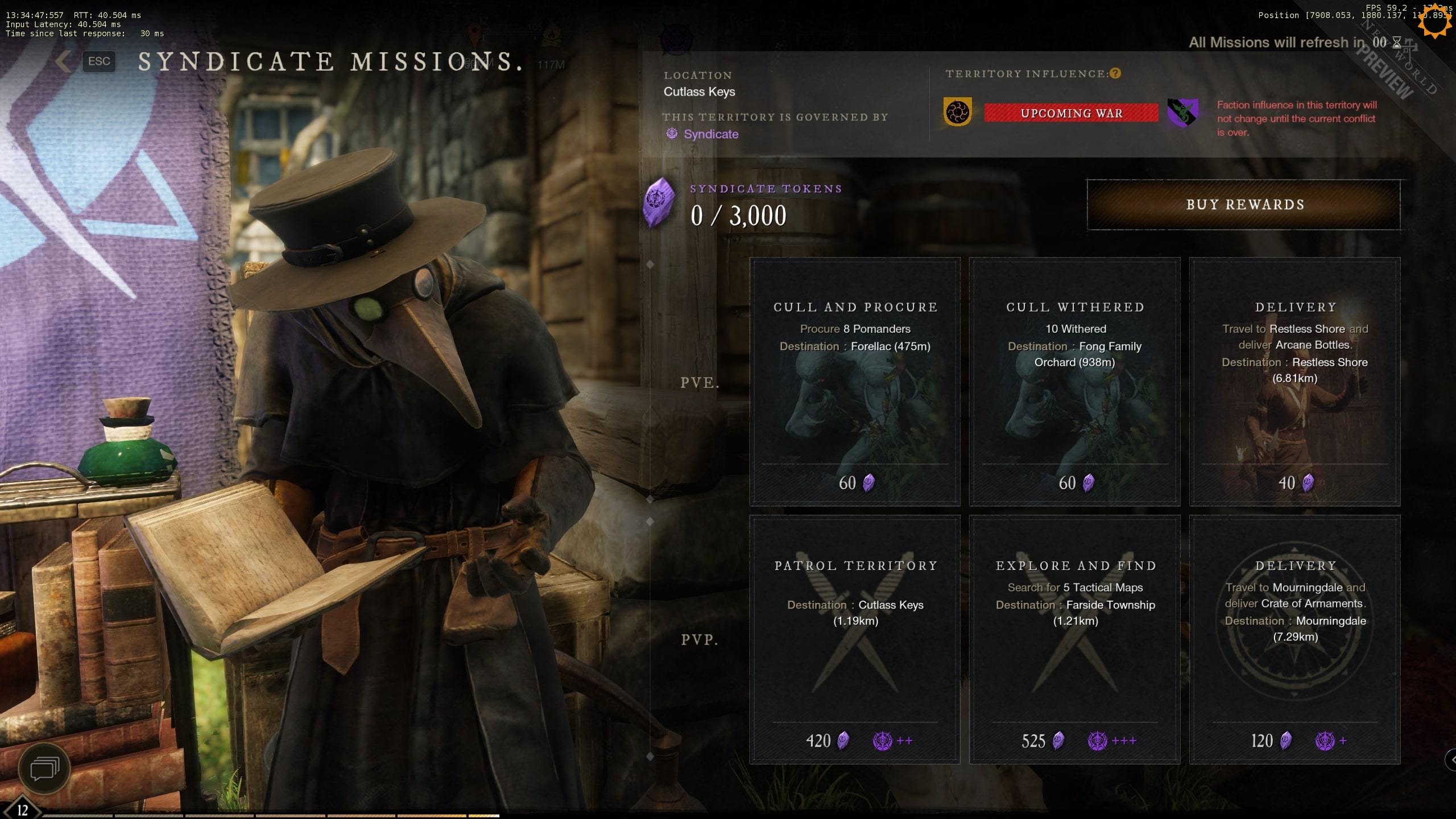Go back using the arrow beside ESC
Viewport: 1456px width, 819px height.
pos(64,61)
